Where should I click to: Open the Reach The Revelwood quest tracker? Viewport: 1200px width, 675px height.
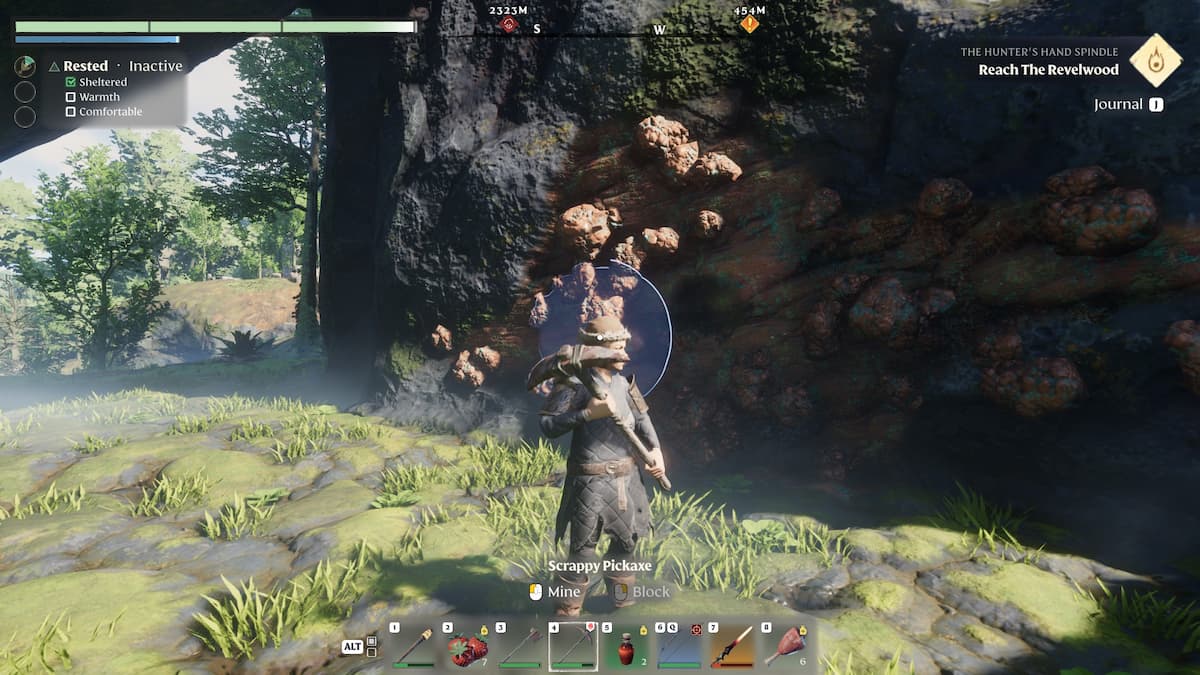1050,70
